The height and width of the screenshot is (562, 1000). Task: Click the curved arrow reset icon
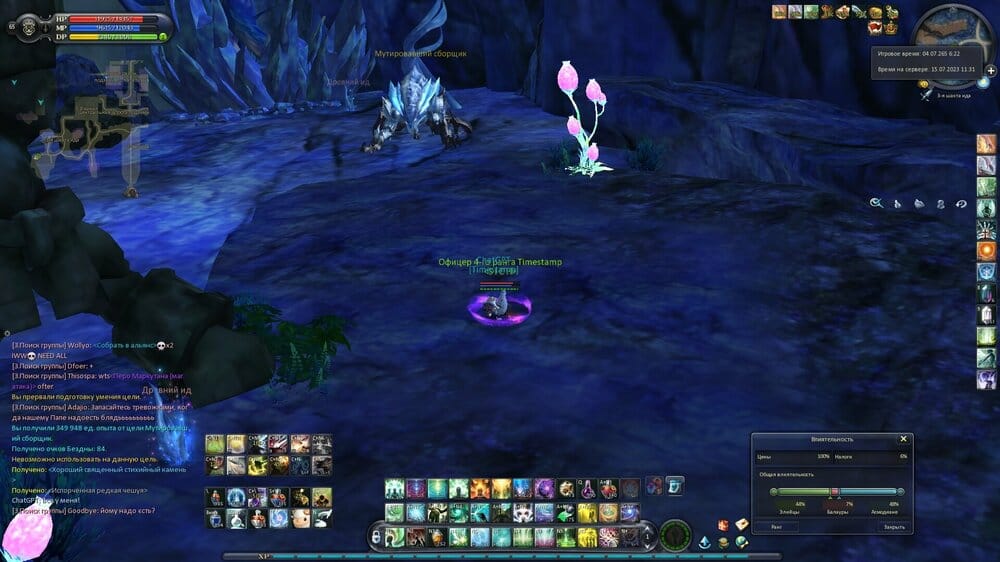click(961, 203)
